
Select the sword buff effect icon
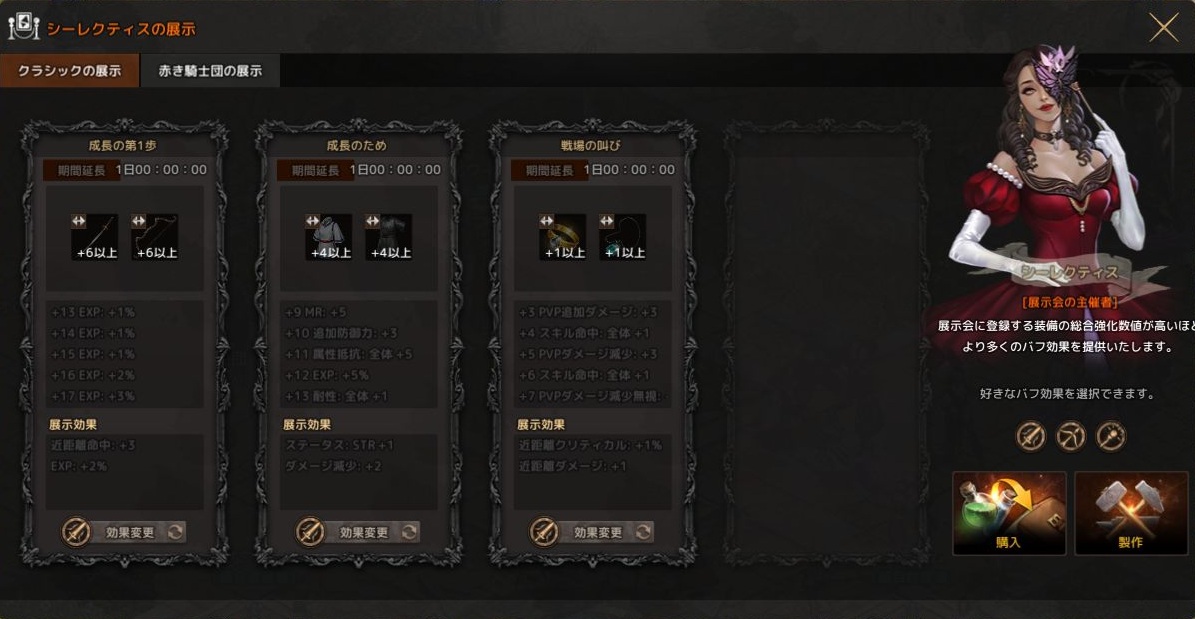coord(1031,436)
